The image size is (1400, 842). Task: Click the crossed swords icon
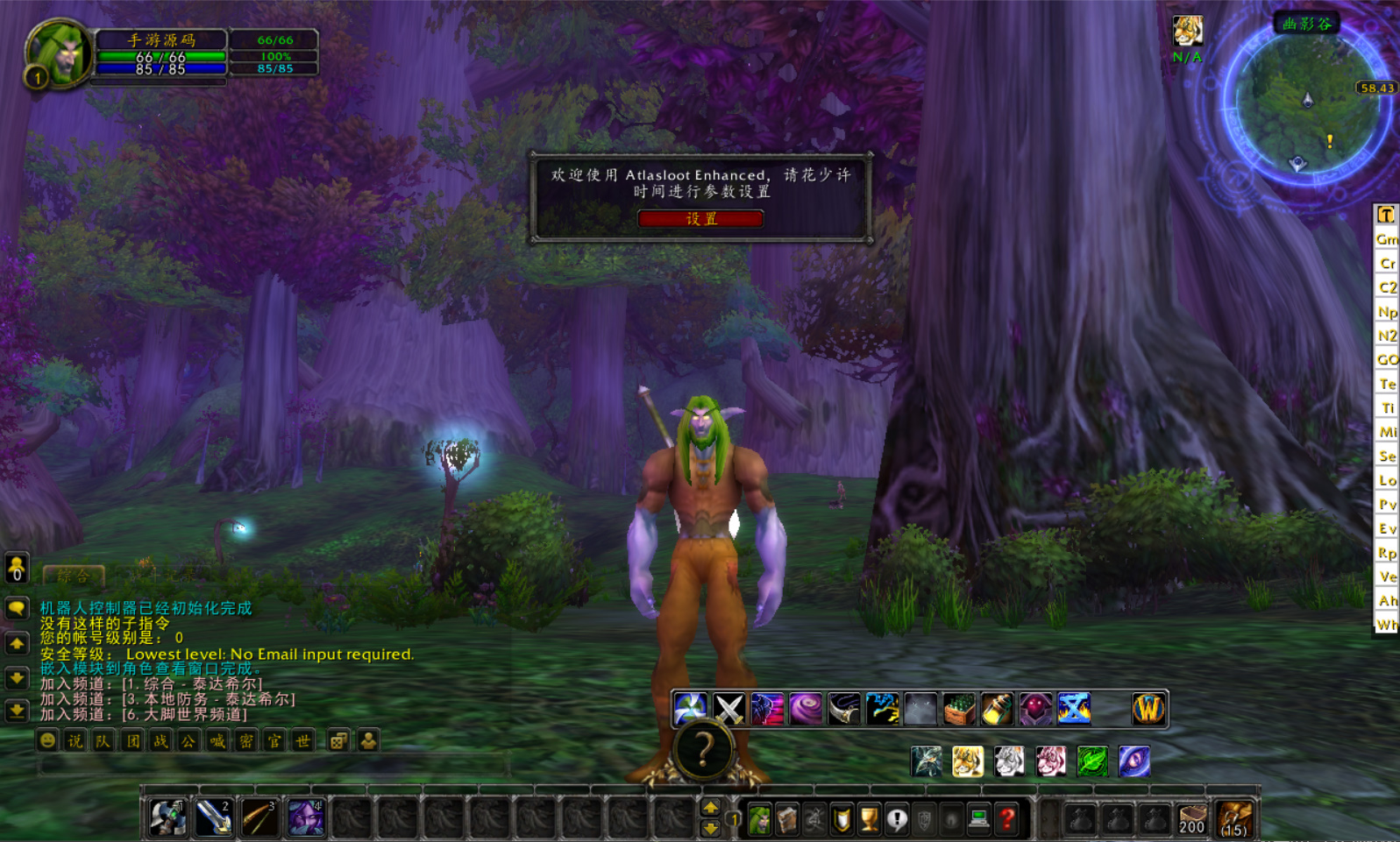point(728,709)
